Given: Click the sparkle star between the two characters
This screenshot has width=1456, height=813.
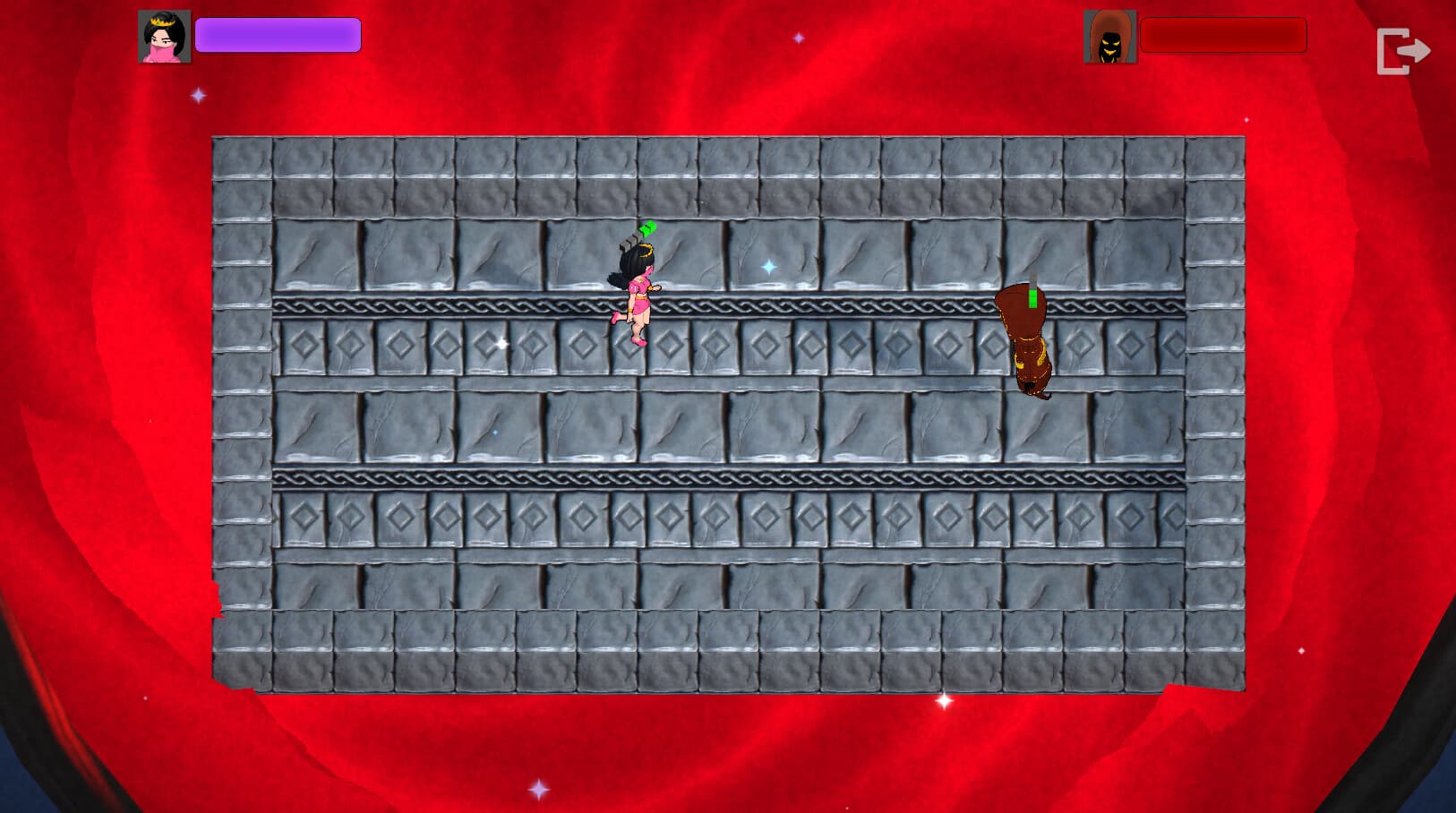Looking at the screenshot, I should pos(768,265).
